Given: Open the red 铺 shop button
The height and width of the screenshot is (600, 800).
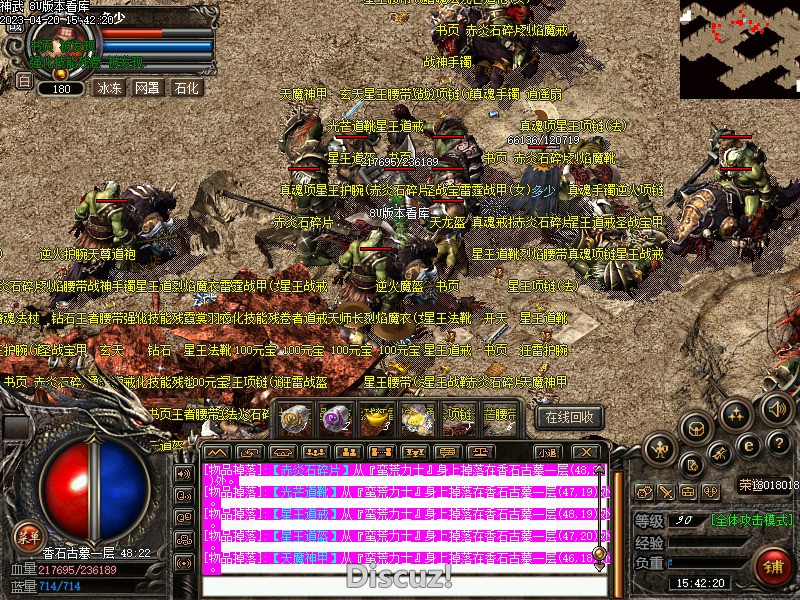Looking at the screenshot, I should pyautogui.click(x=772, y=566).
